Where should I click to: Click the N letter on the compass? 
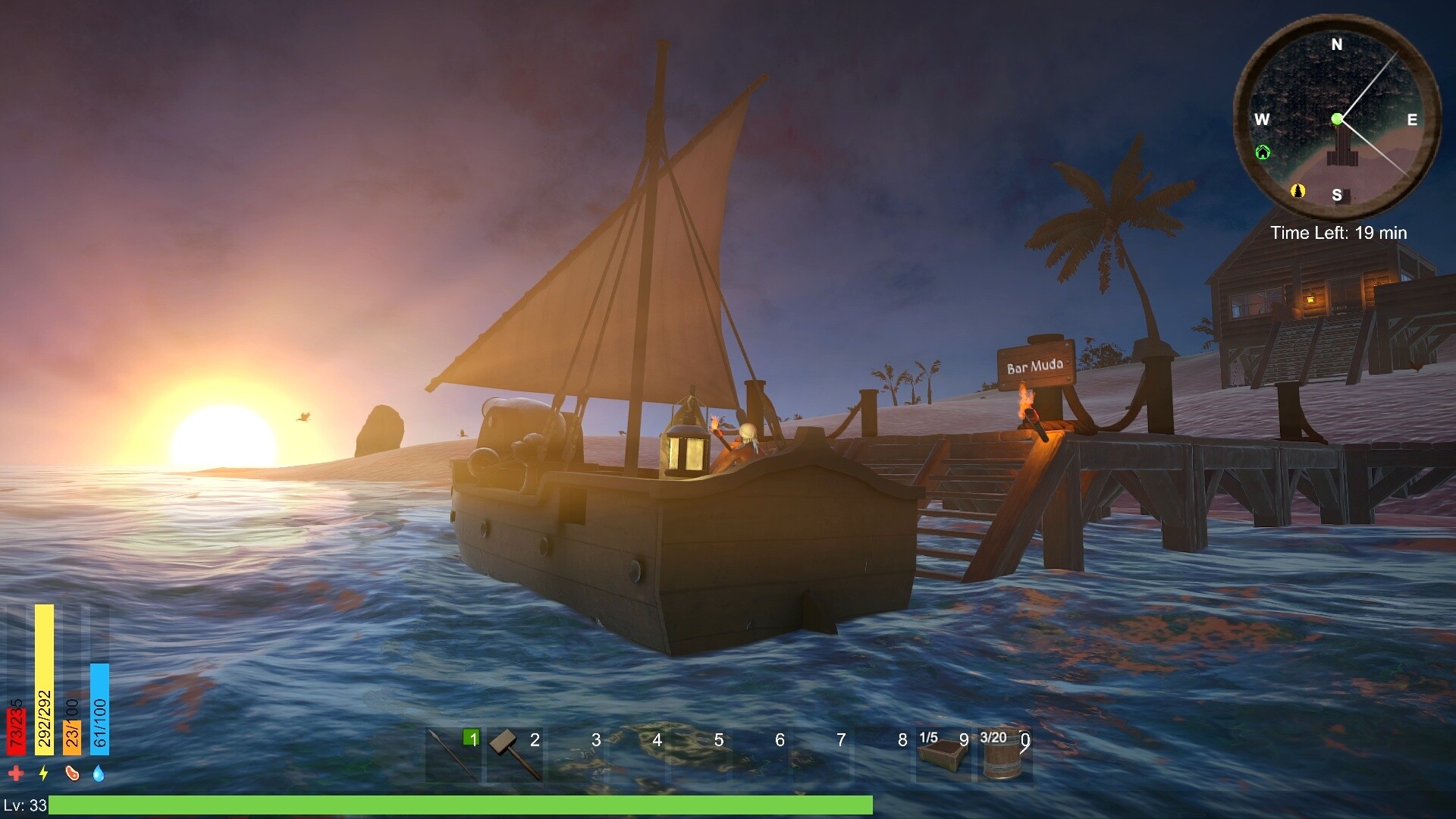[1337, 45]
